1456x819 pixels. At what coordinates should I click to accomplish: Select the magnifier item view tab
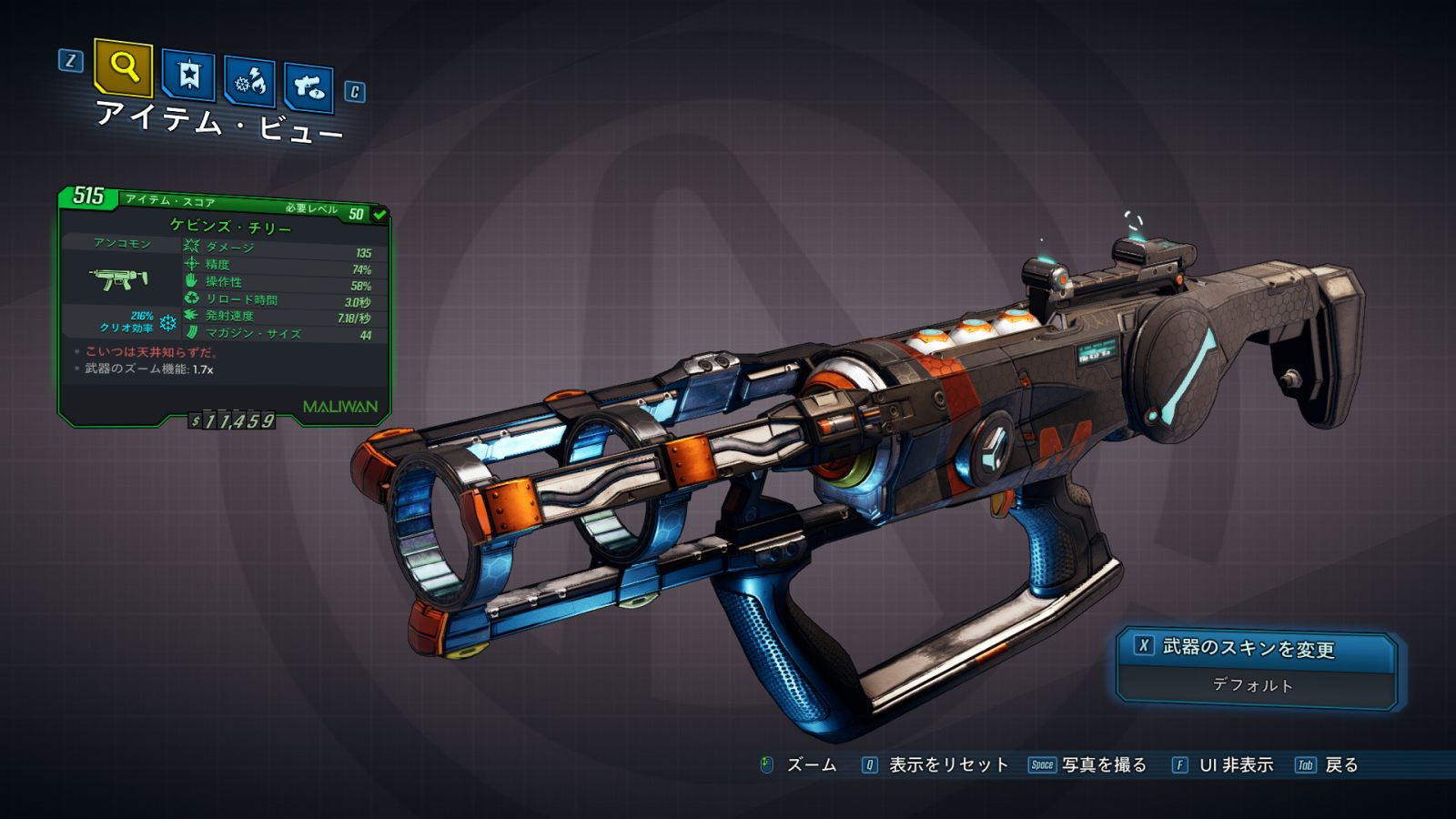[x=123, y=67]
